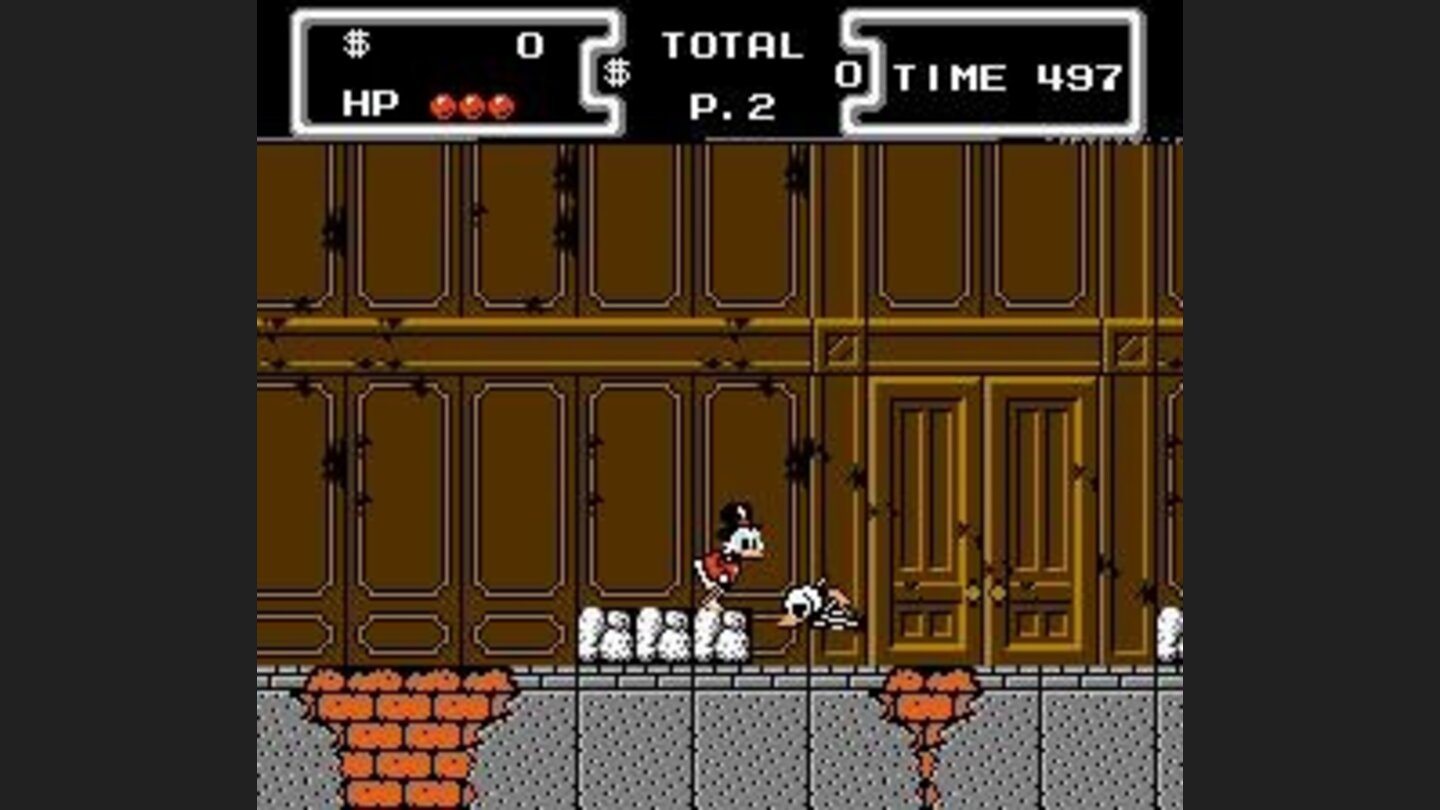Click the second red HP heart icon
Image resolution: width=1440 pixels, height=810 pixels.
(x=470, y=106)
